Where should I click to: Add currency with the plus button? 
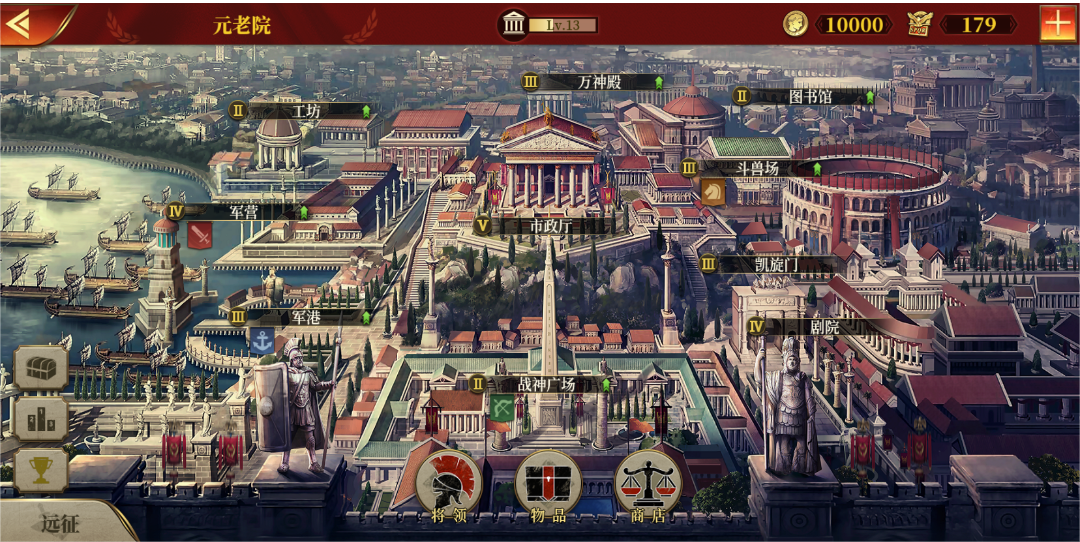pos(1057,24)
